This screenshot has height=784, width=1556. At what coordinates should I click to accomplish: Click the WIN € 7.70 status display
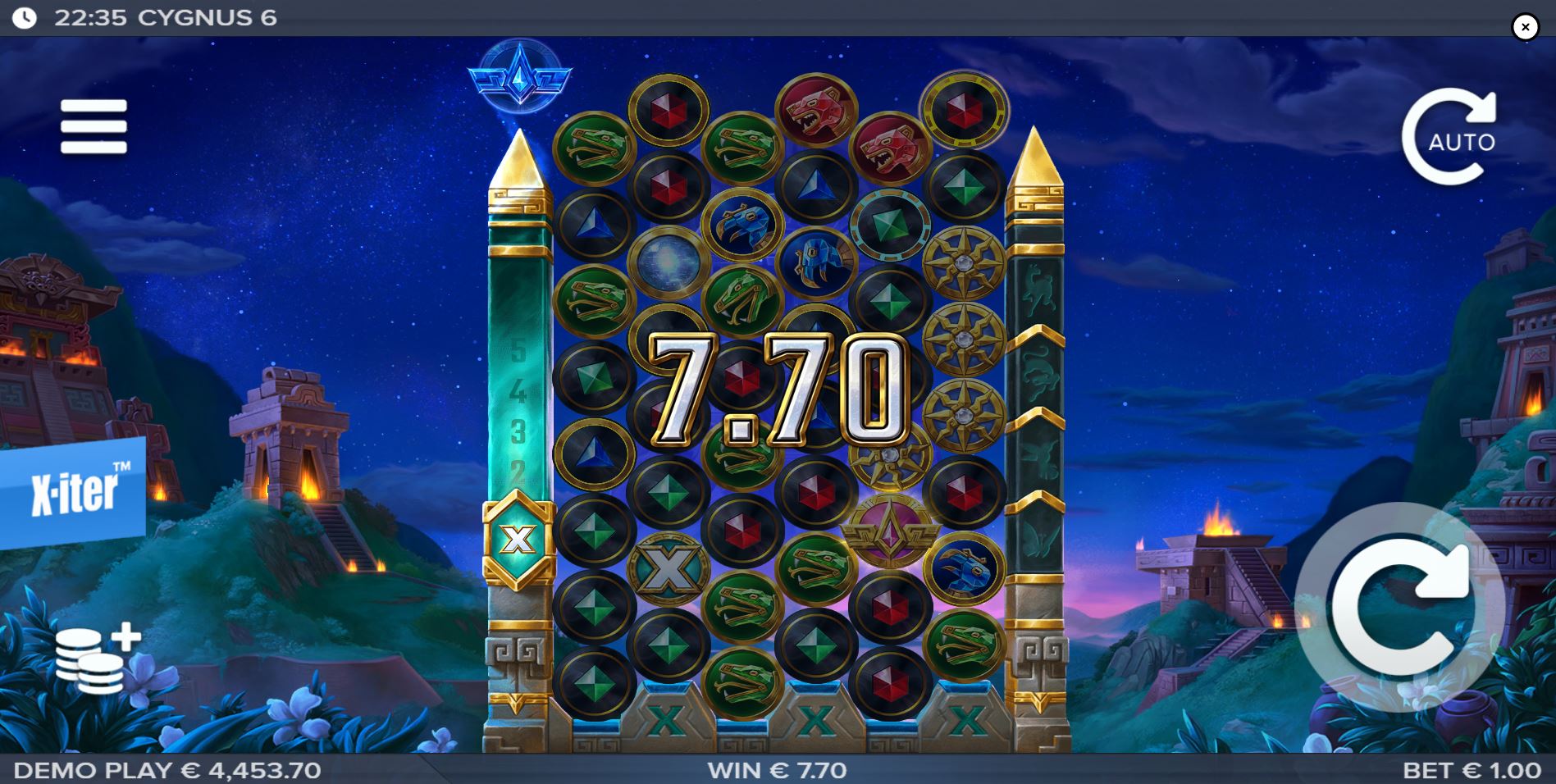775,769
